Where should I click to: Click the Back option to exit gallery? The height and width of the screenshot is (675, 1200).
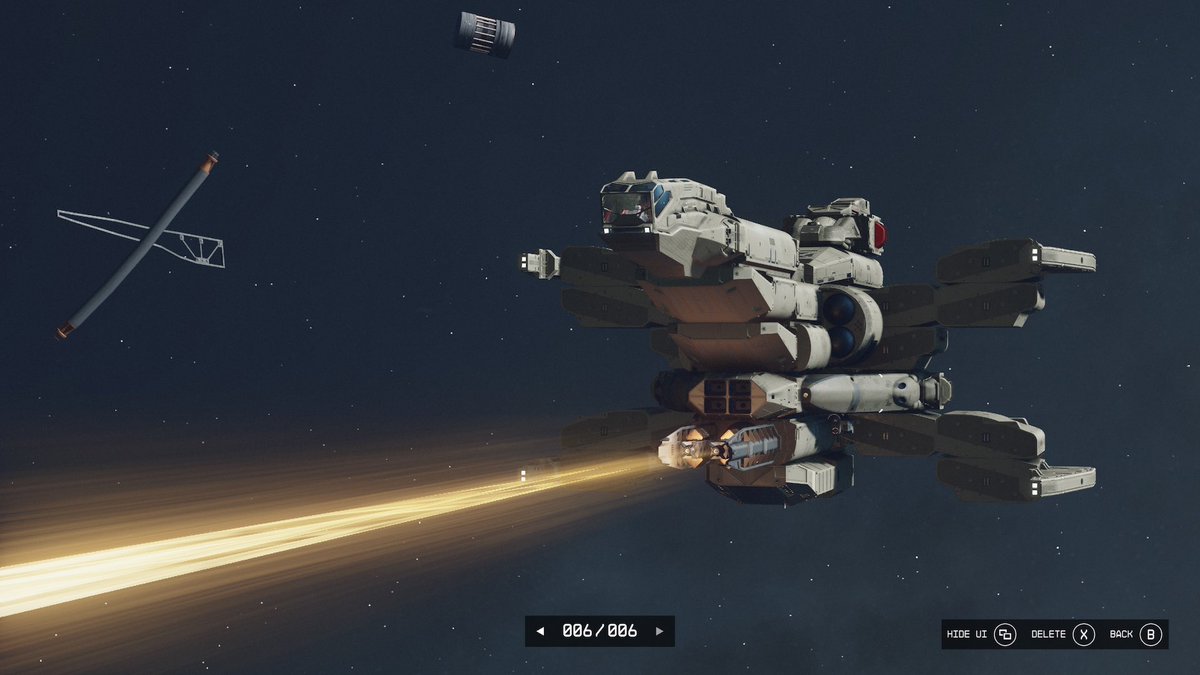1135,634
